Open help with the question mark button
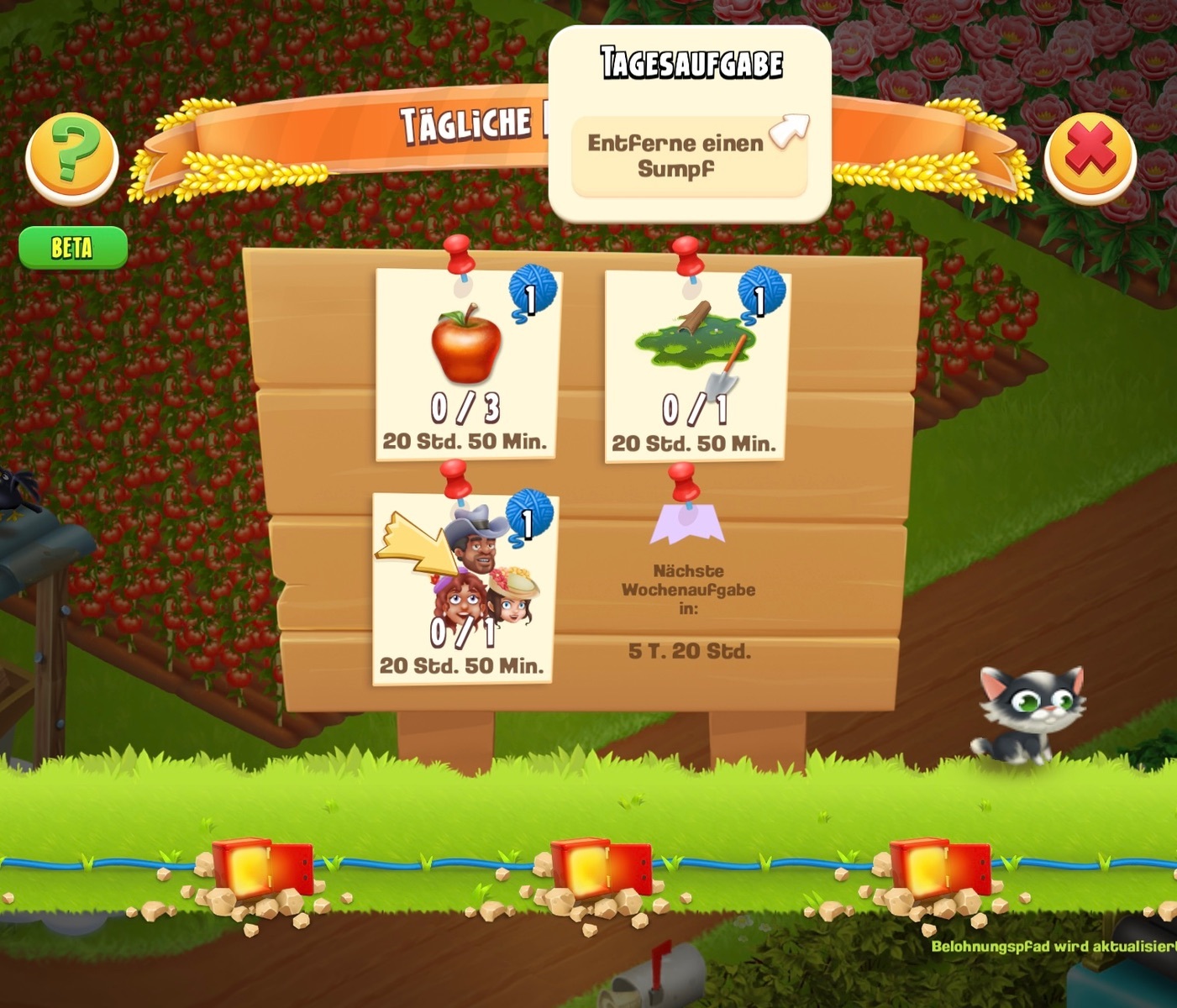Viewport: 1177px width, 1008px height. click(72, 157)
